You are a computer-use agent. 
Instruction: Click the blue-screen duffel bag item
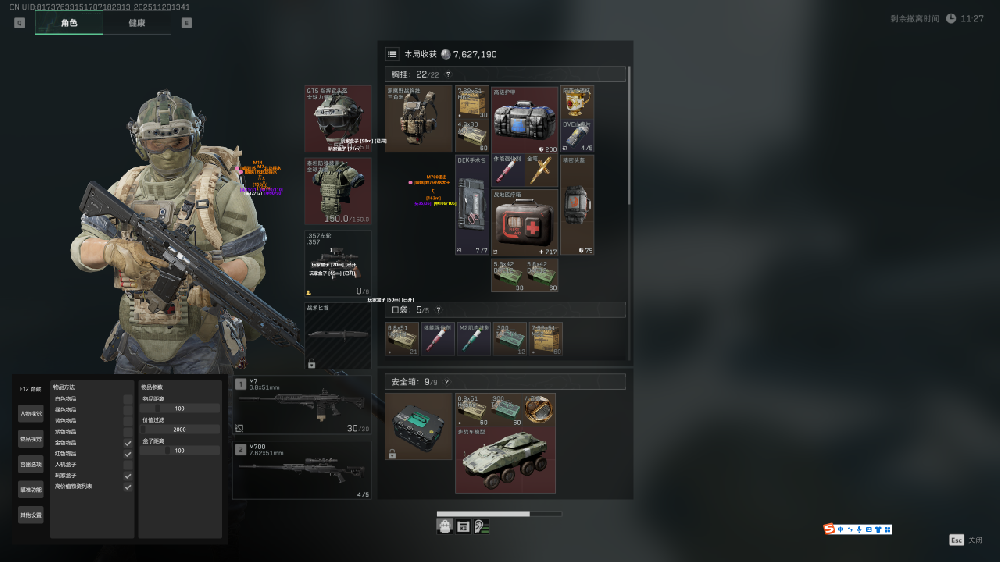(x=524, y=118)
